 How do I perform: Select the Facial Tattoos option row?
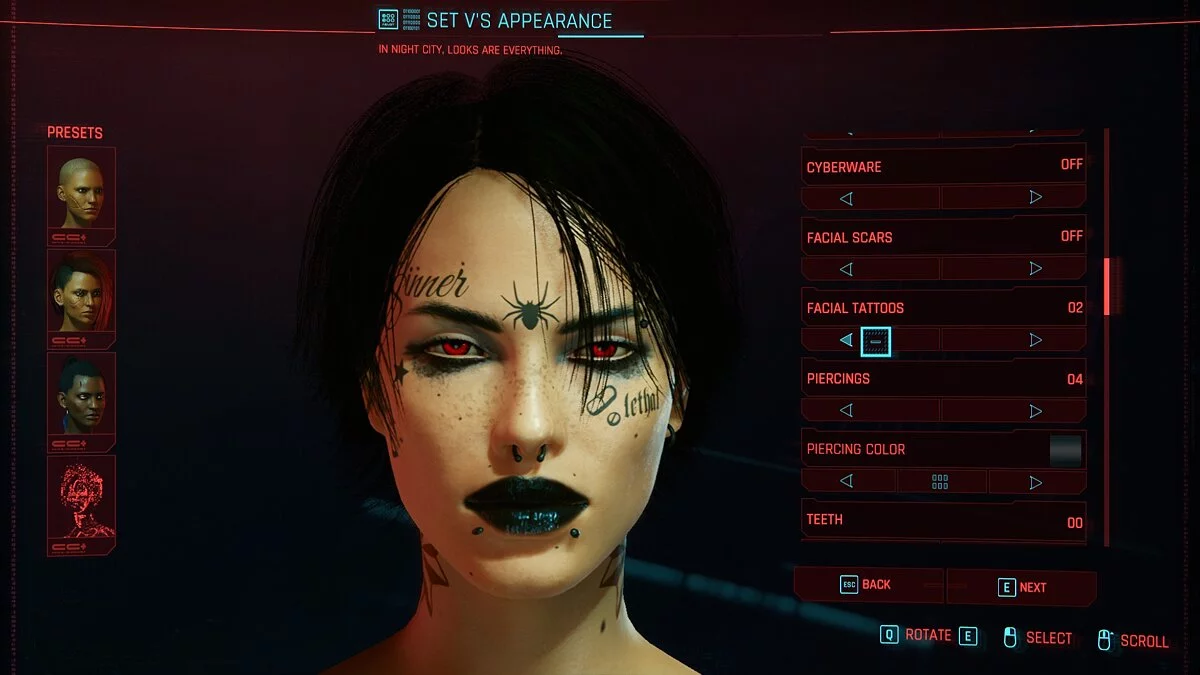(x=944, y=308)
